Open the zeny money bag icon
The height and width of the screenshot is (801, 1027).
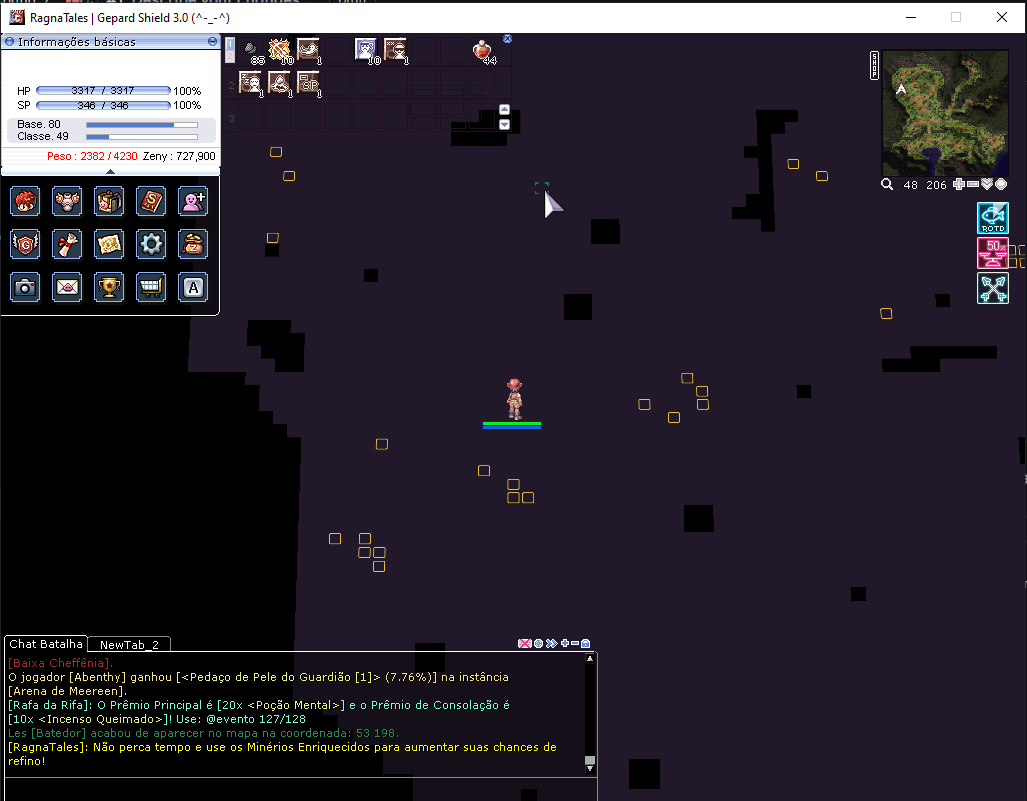click(x=193, y=244)
